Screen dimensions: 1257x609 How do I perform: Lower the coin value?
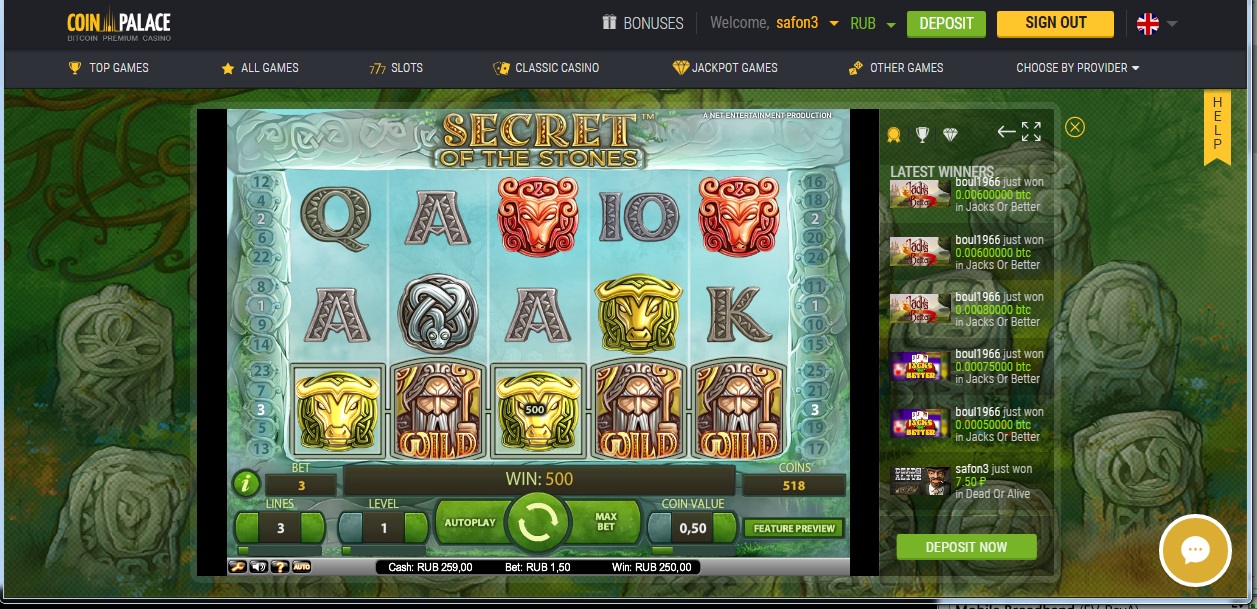pyautogui.click(x=659, y=527)
